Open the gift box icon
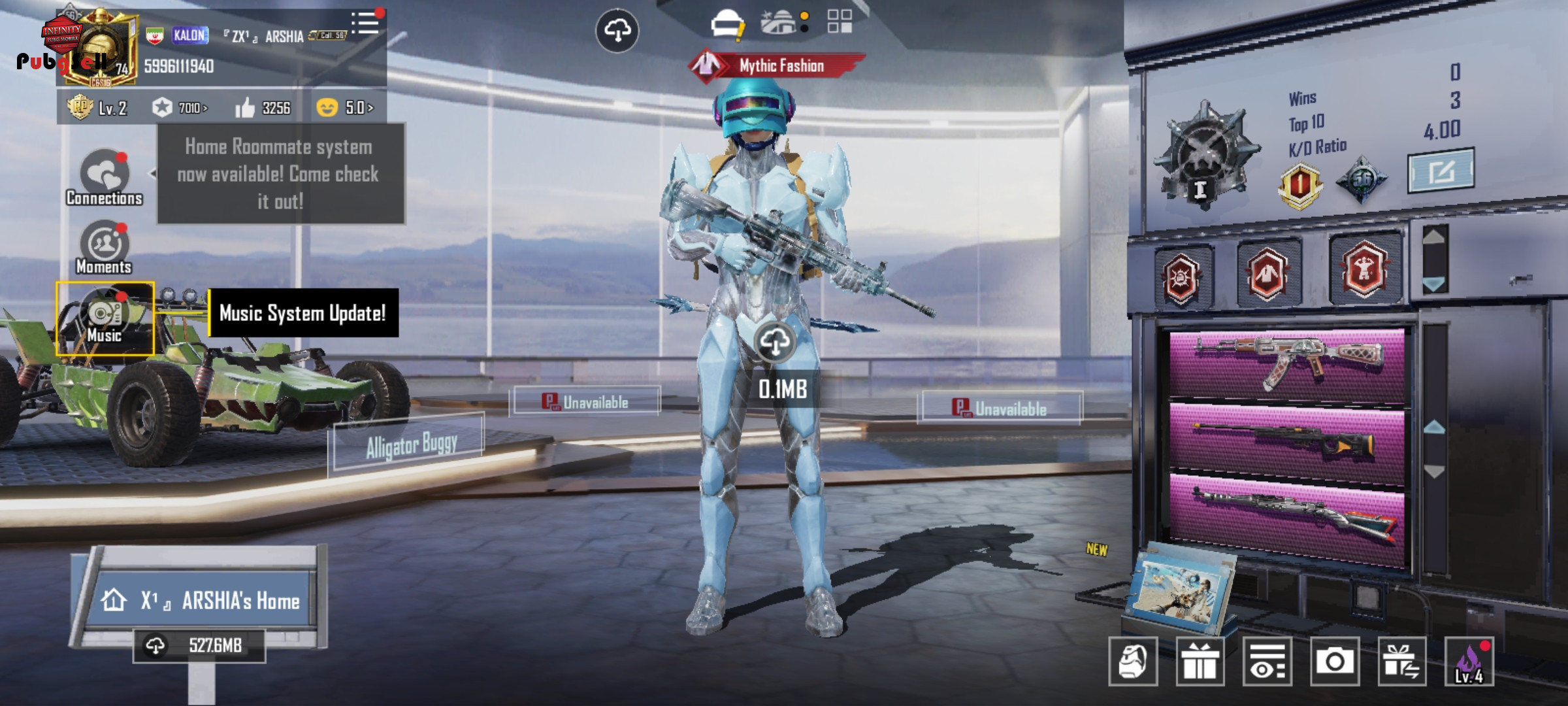The width and height of the screenshot is (1568, 706). tap(1200, 662)
